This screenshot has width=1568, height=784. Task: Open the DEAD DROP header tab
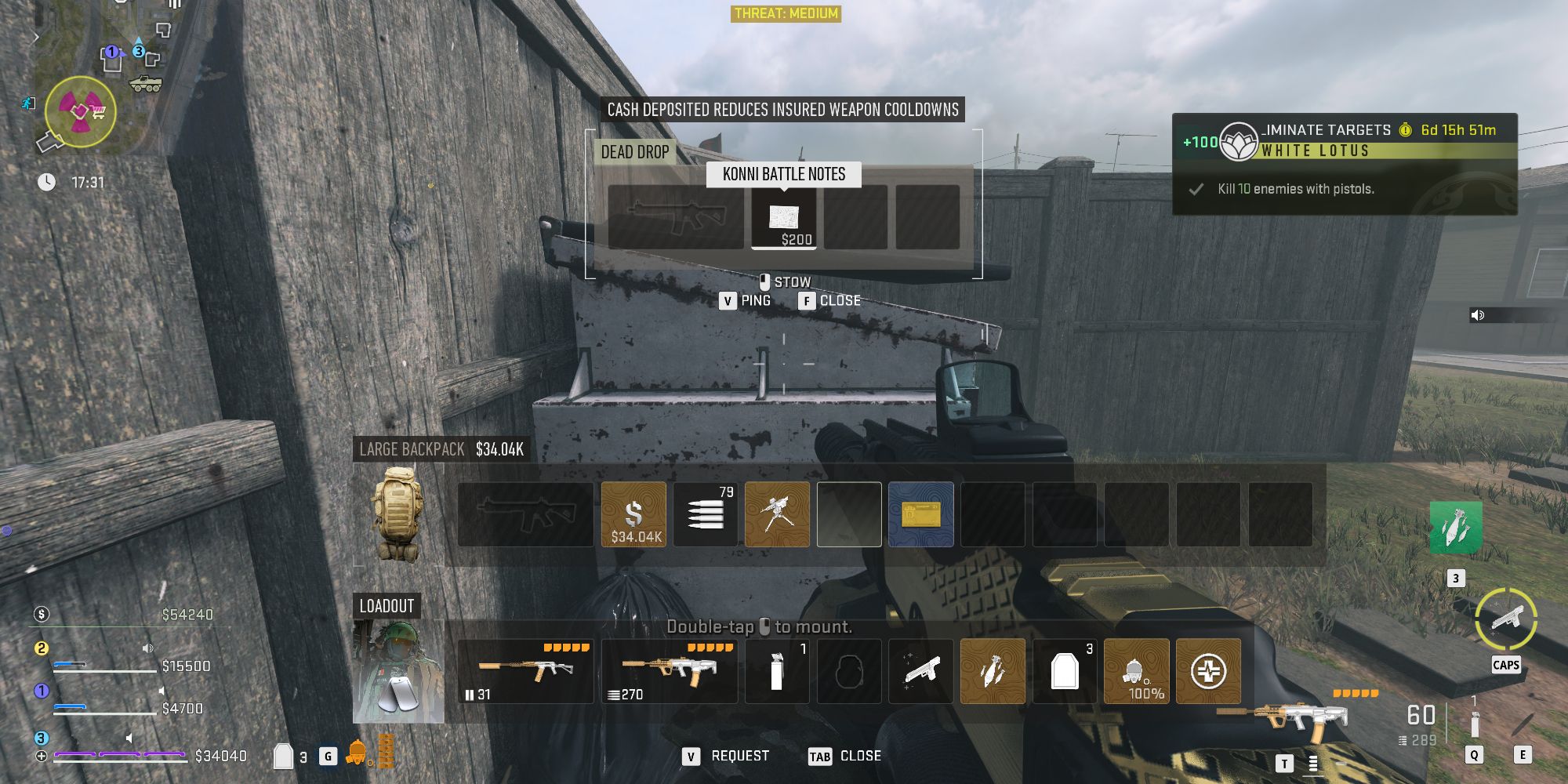coord(635,152)
